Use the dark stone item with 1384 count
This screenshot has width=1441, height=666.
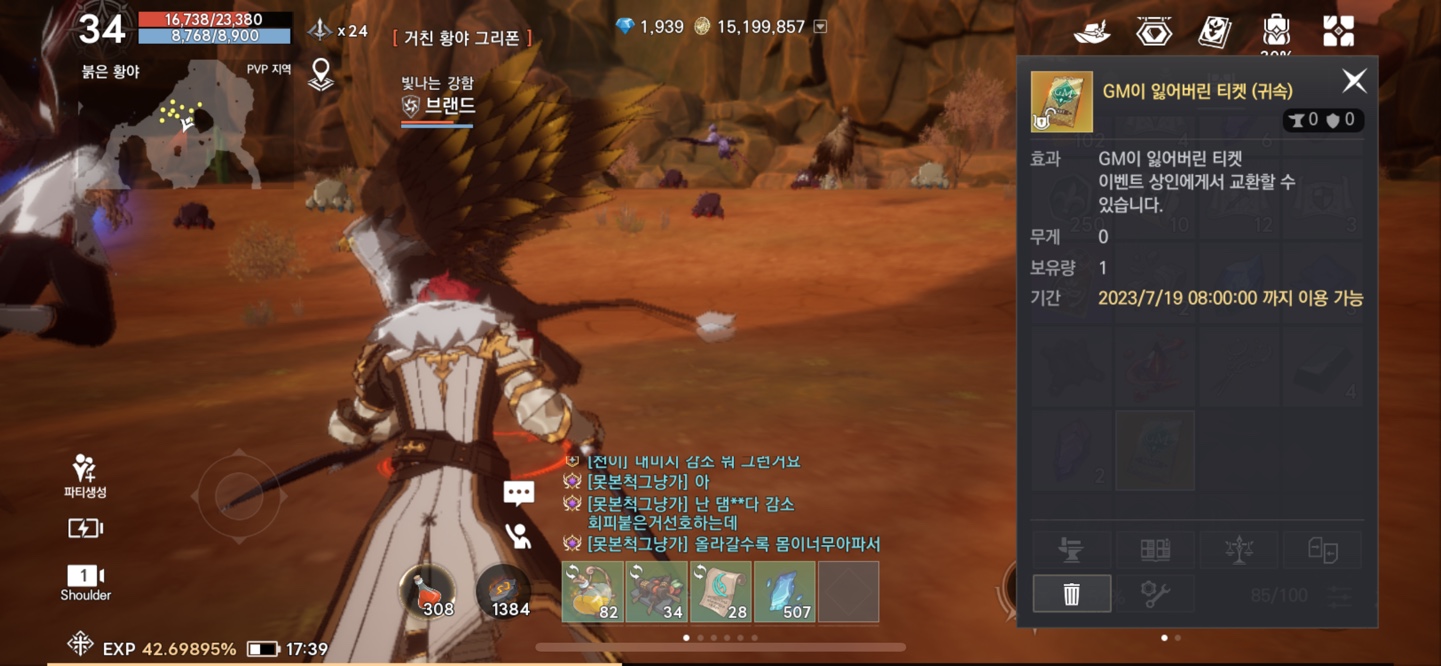[503, 591]
